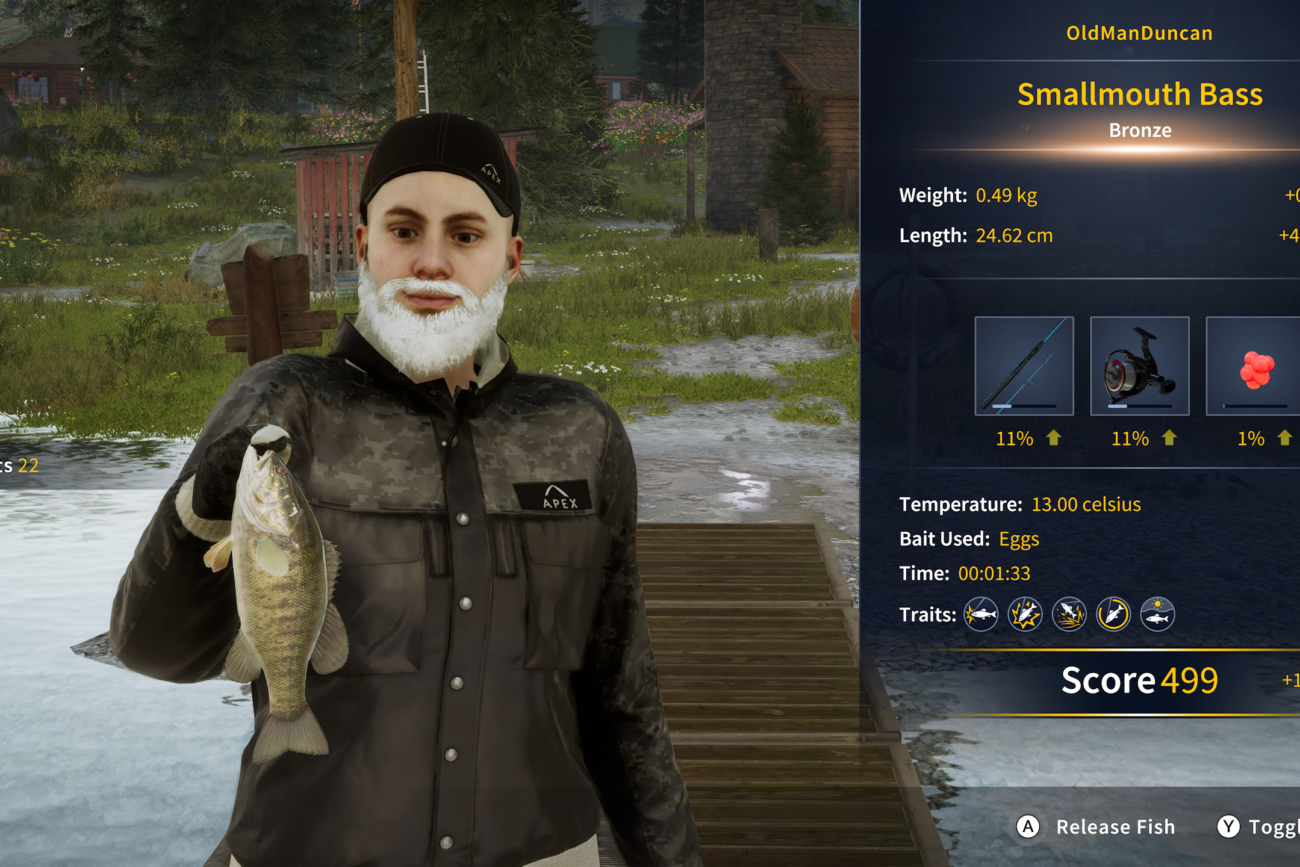This screenshot has height=867, width=1300.
Task: Inspect the fish-under-sun trait icon
Action: point(1157,614)
